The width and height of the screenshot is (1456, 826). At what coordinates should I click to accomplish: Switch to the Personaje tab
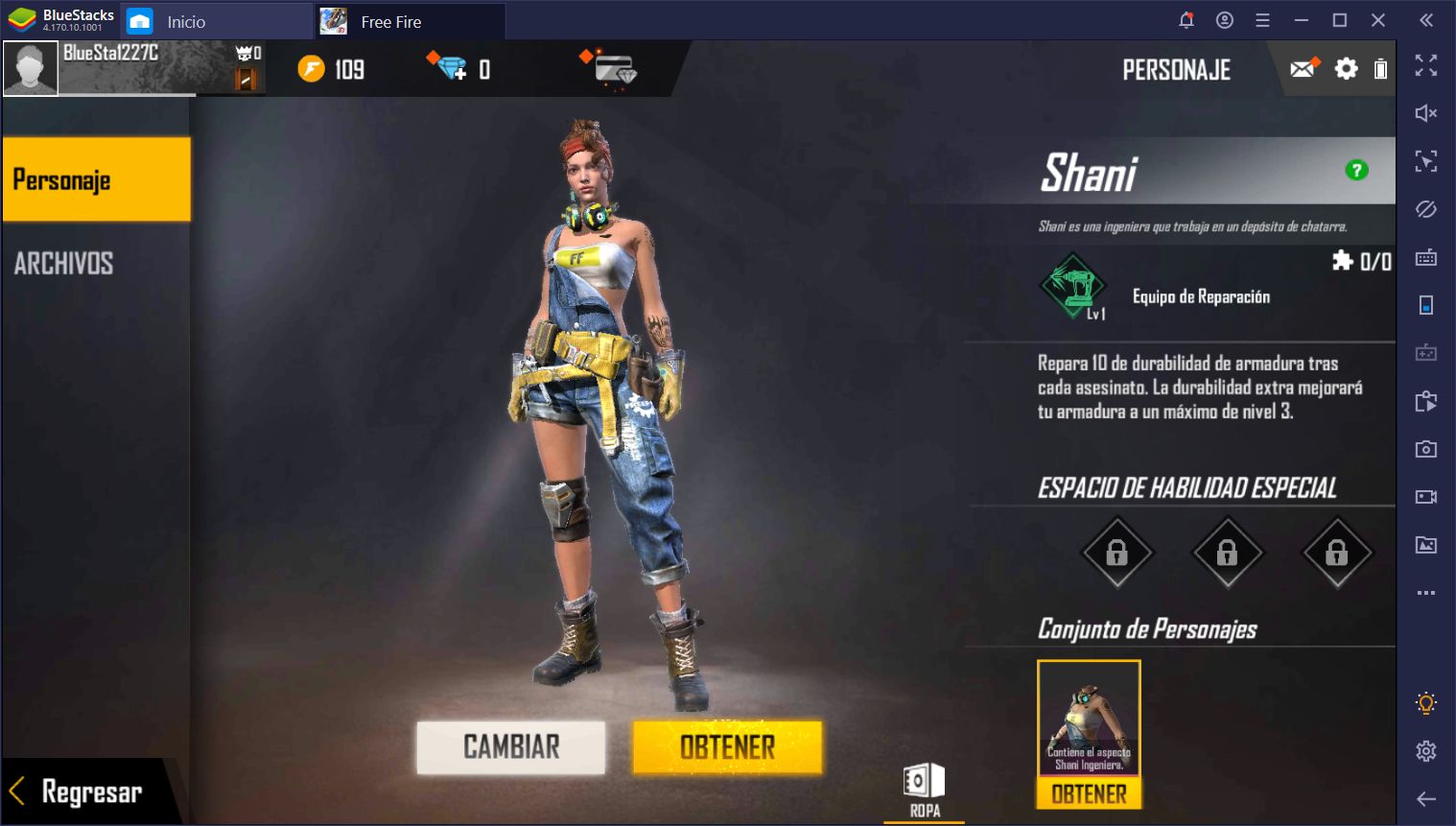pos(96,179)
